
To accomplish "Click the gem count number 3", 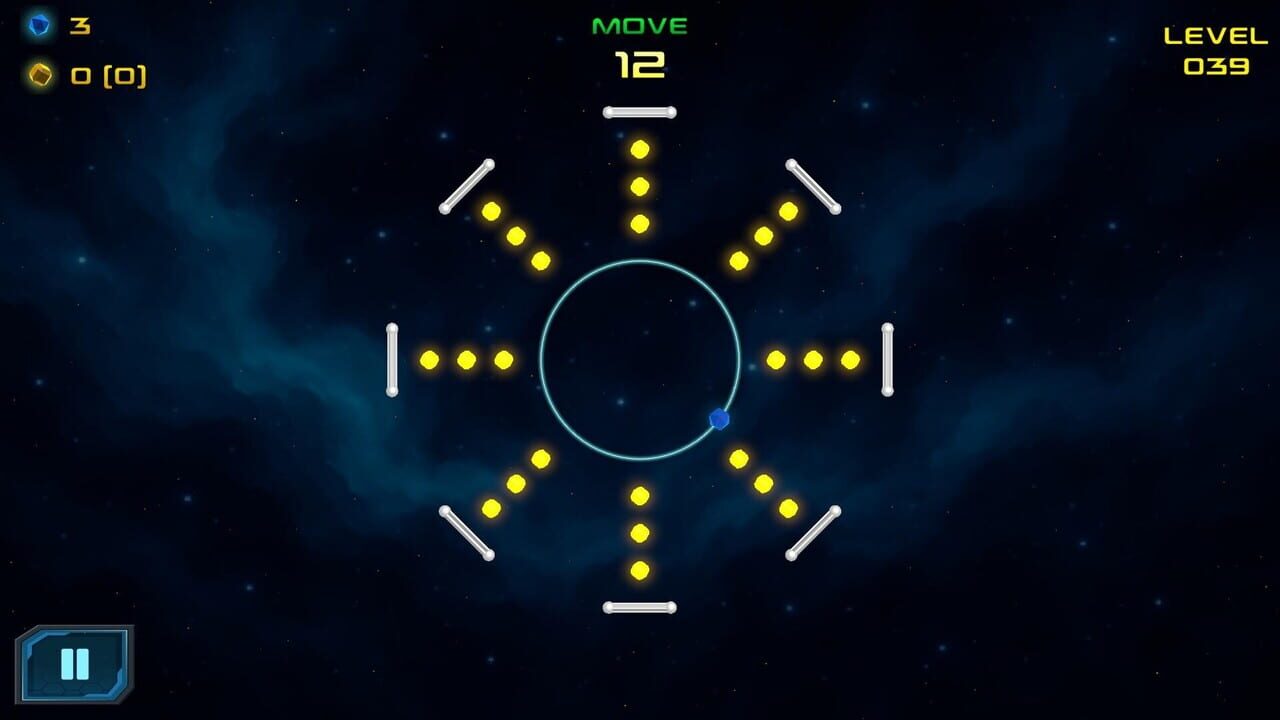I will [x=80, y=25].
